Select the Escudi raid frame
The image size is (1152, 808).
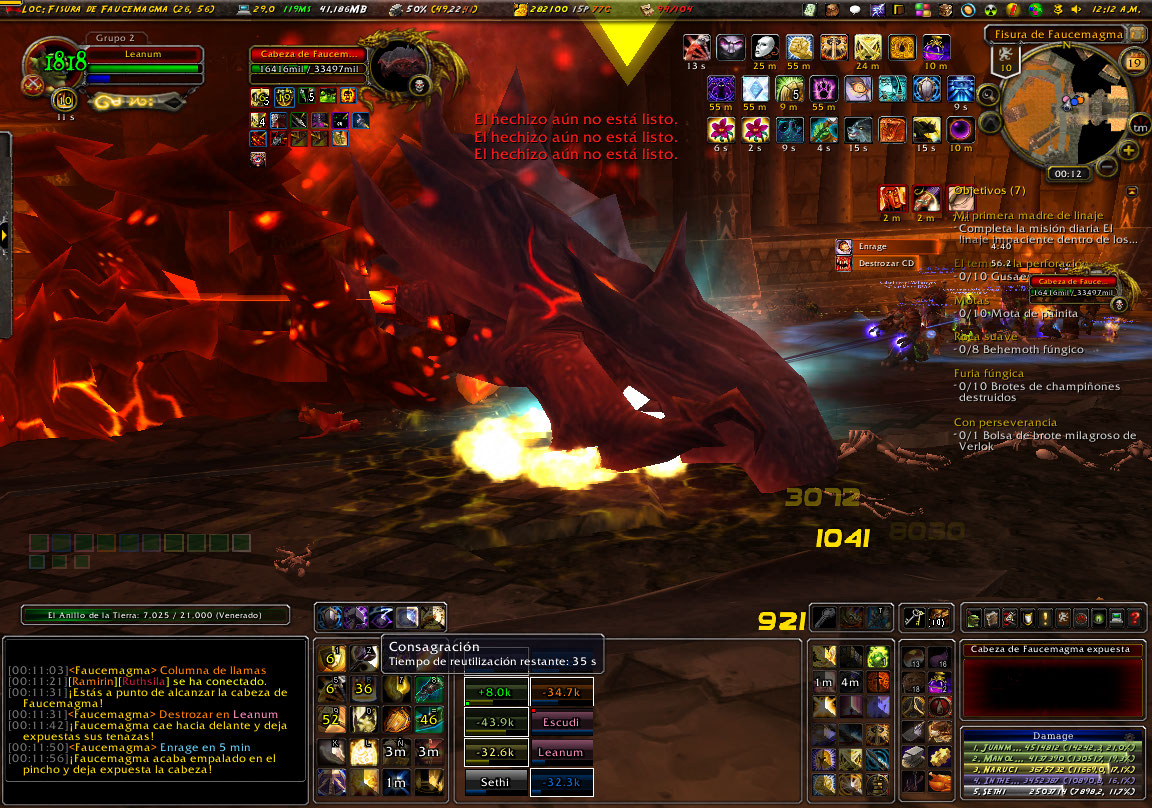pos(560,721)
